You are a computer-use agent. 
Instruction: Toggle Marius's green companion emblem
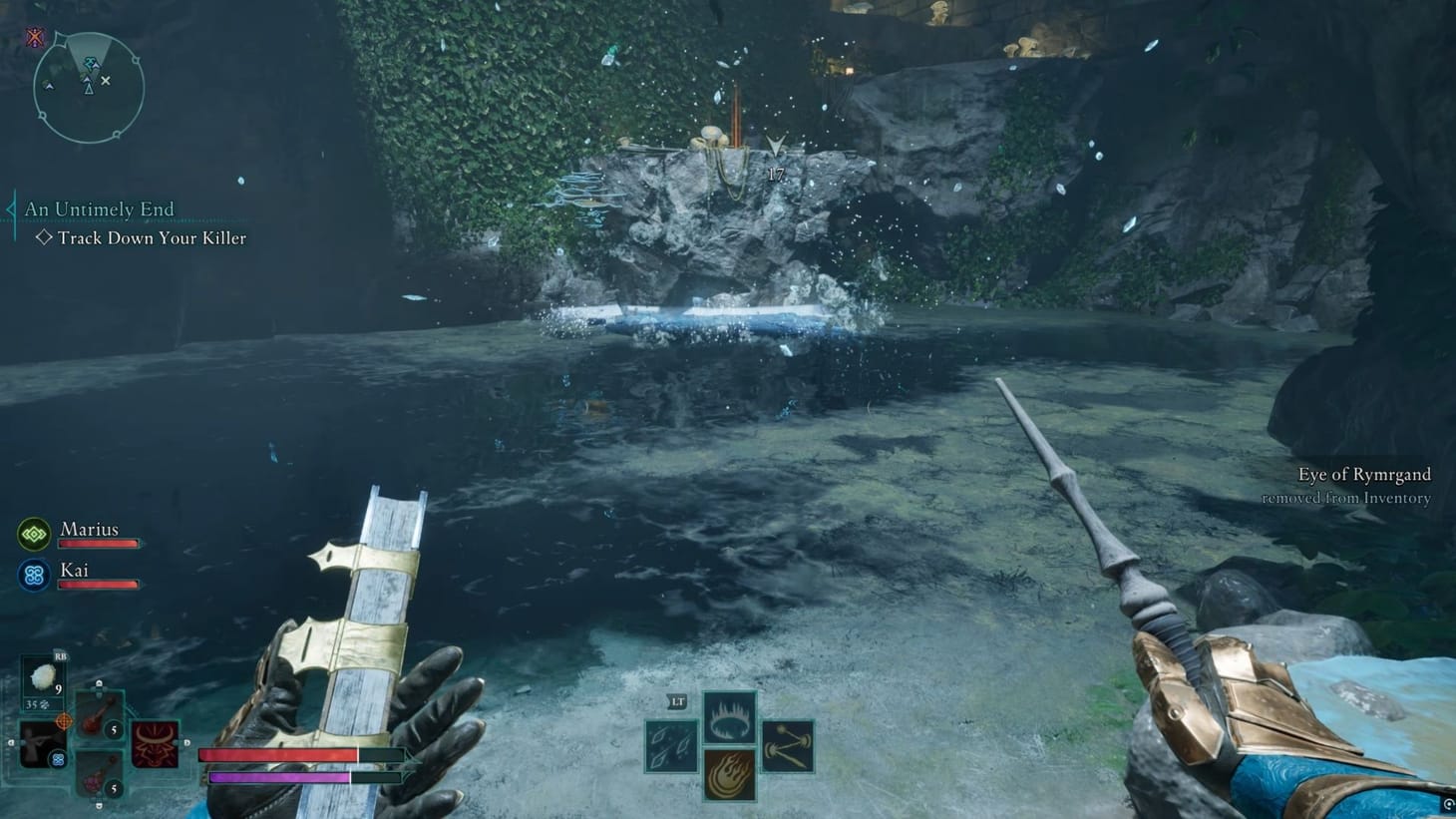33,534
